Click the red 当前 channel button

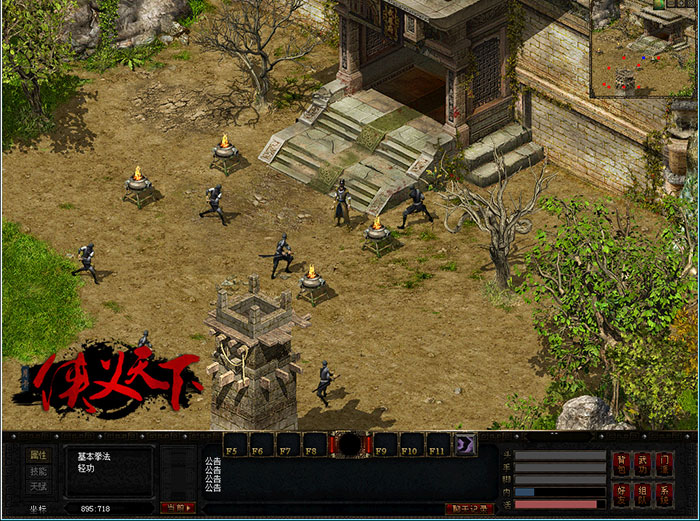pos(177,508)
